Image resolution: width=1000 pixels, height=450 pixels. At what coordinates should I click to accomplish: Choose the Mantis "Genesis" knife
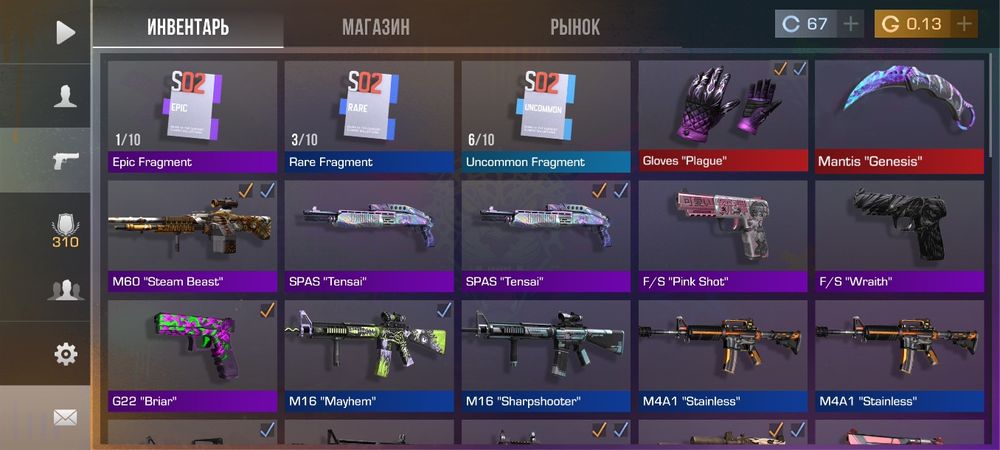[x=900, y=115]
